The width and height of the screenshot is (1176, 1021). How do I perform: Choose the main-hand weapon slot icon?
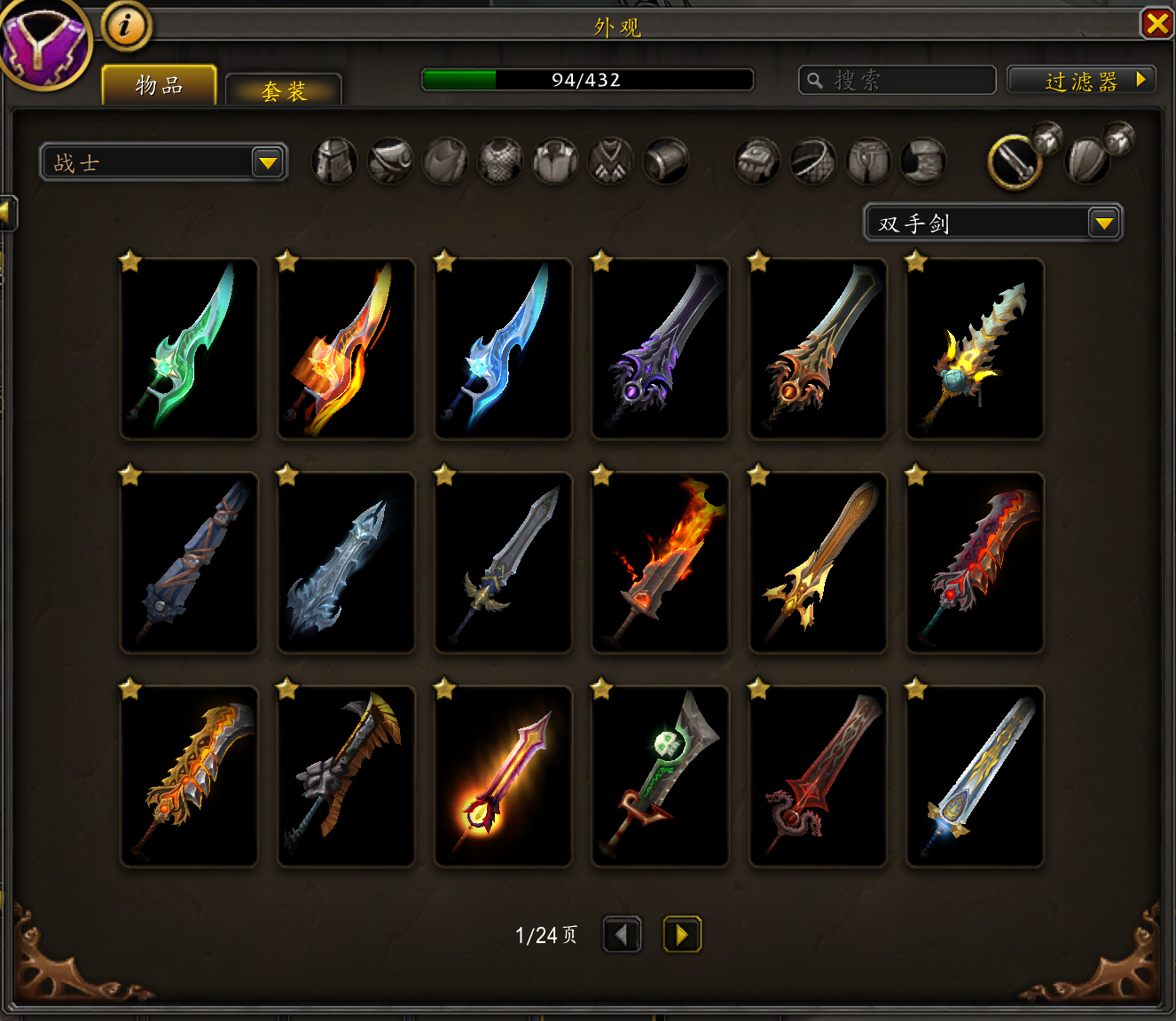[1015, 162]
